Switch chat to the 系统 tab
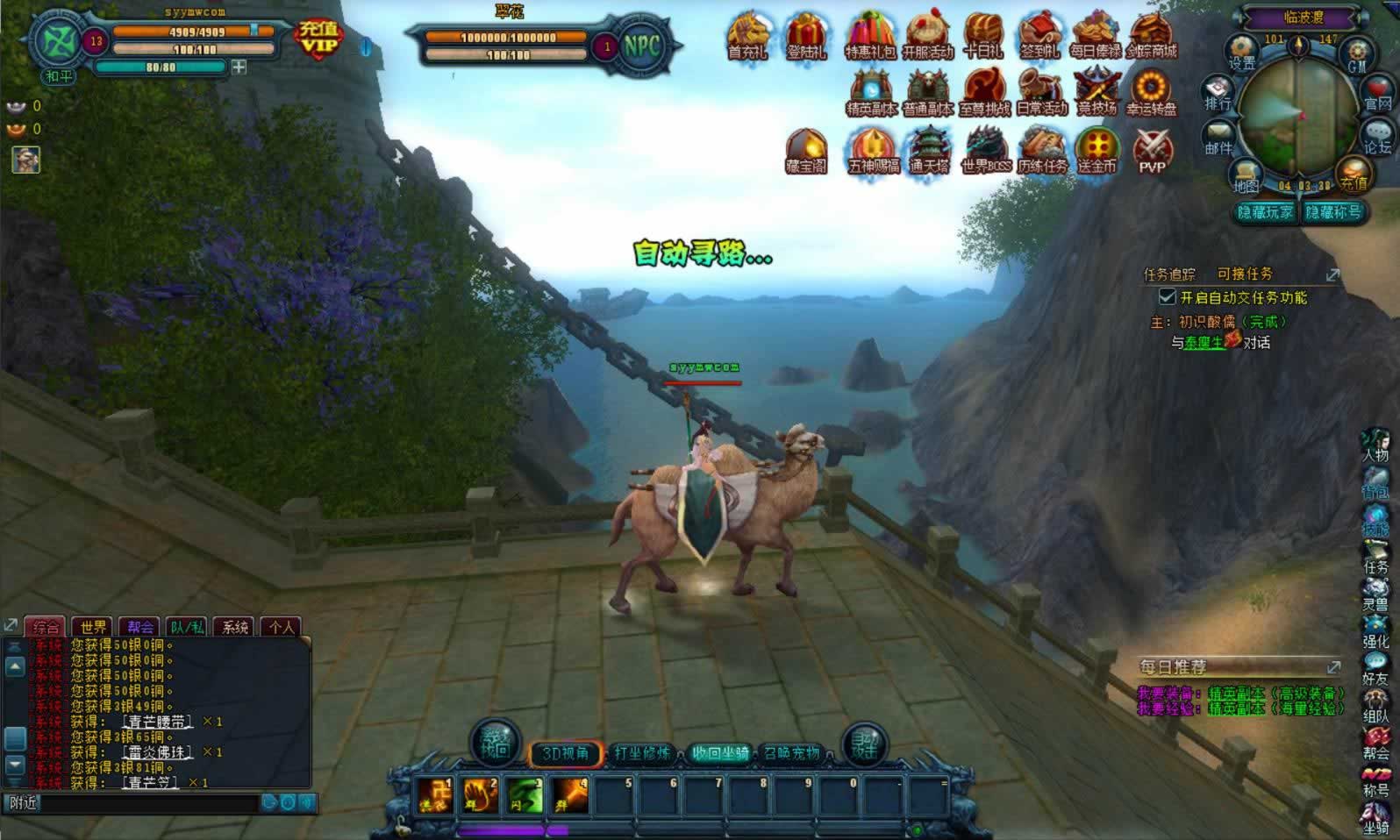The width and height of the screenshot is (1400, 840). pyautogui.click(x=235, y=627)
